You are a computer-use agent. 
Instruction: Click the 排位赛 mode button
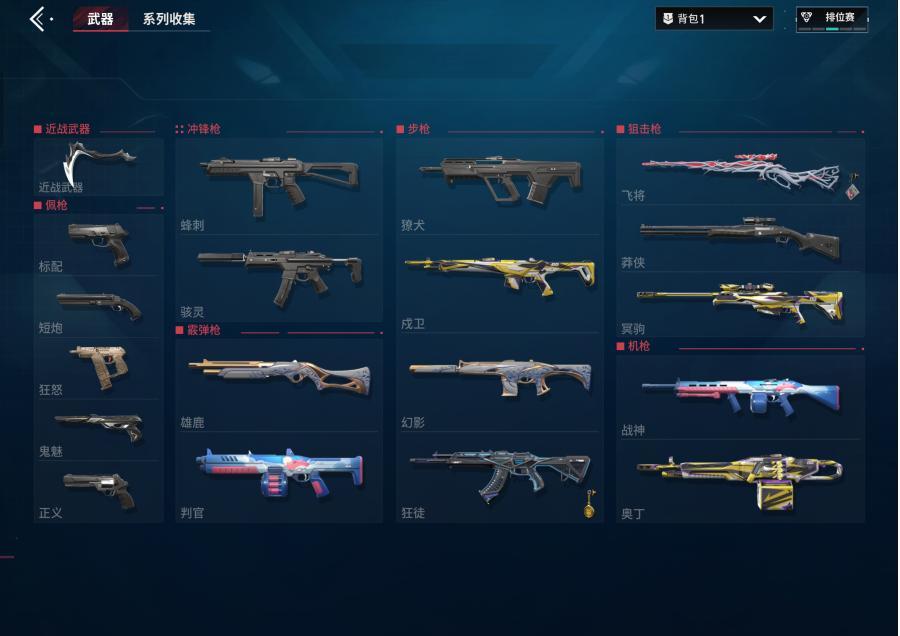(x=832, y=18)
